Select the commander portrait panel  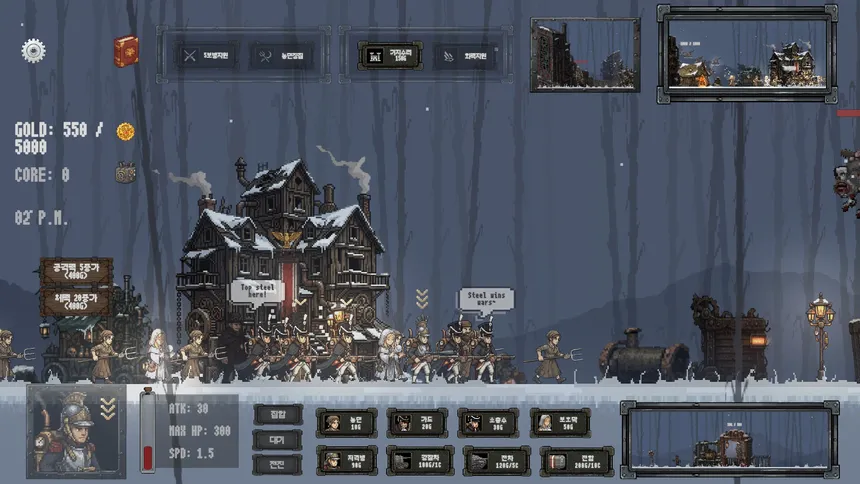[x=77, y=430]
